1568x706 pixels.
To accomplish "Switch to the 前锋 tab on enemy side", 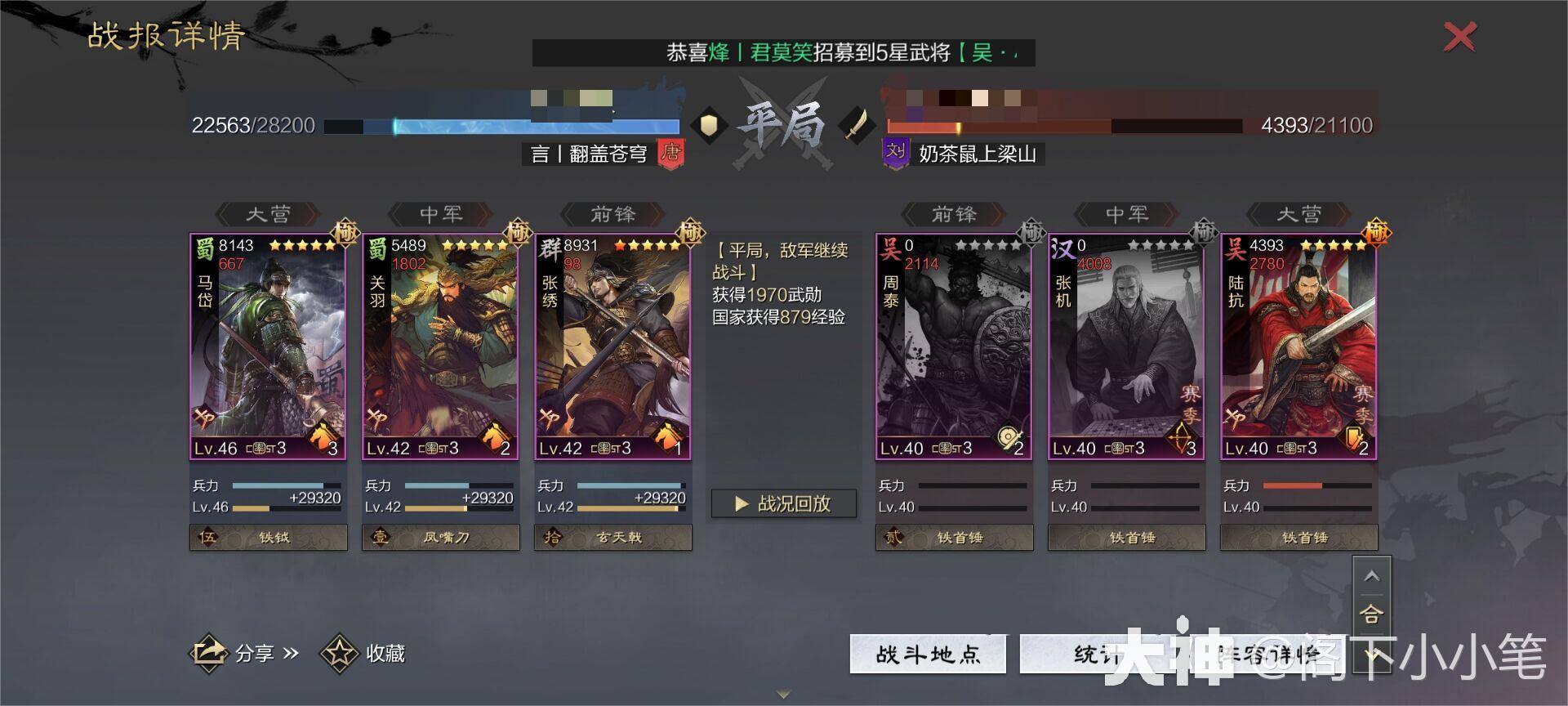I will pyautogui.click(x=953, y=214).
